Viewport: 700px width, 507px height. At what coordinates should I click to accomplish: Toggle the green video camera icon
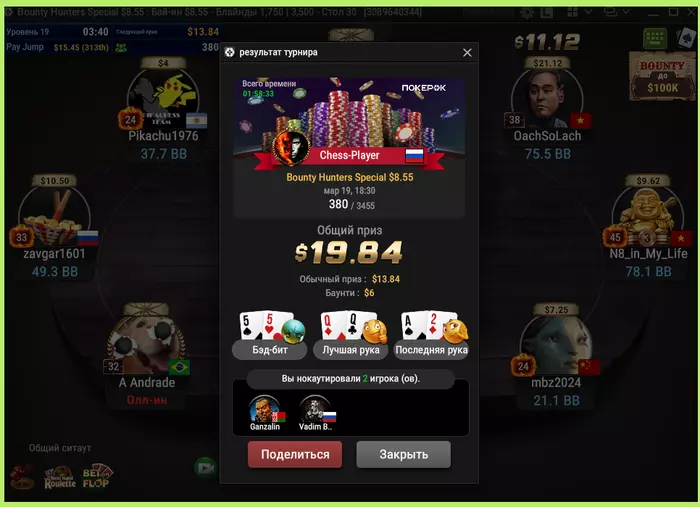205,466
